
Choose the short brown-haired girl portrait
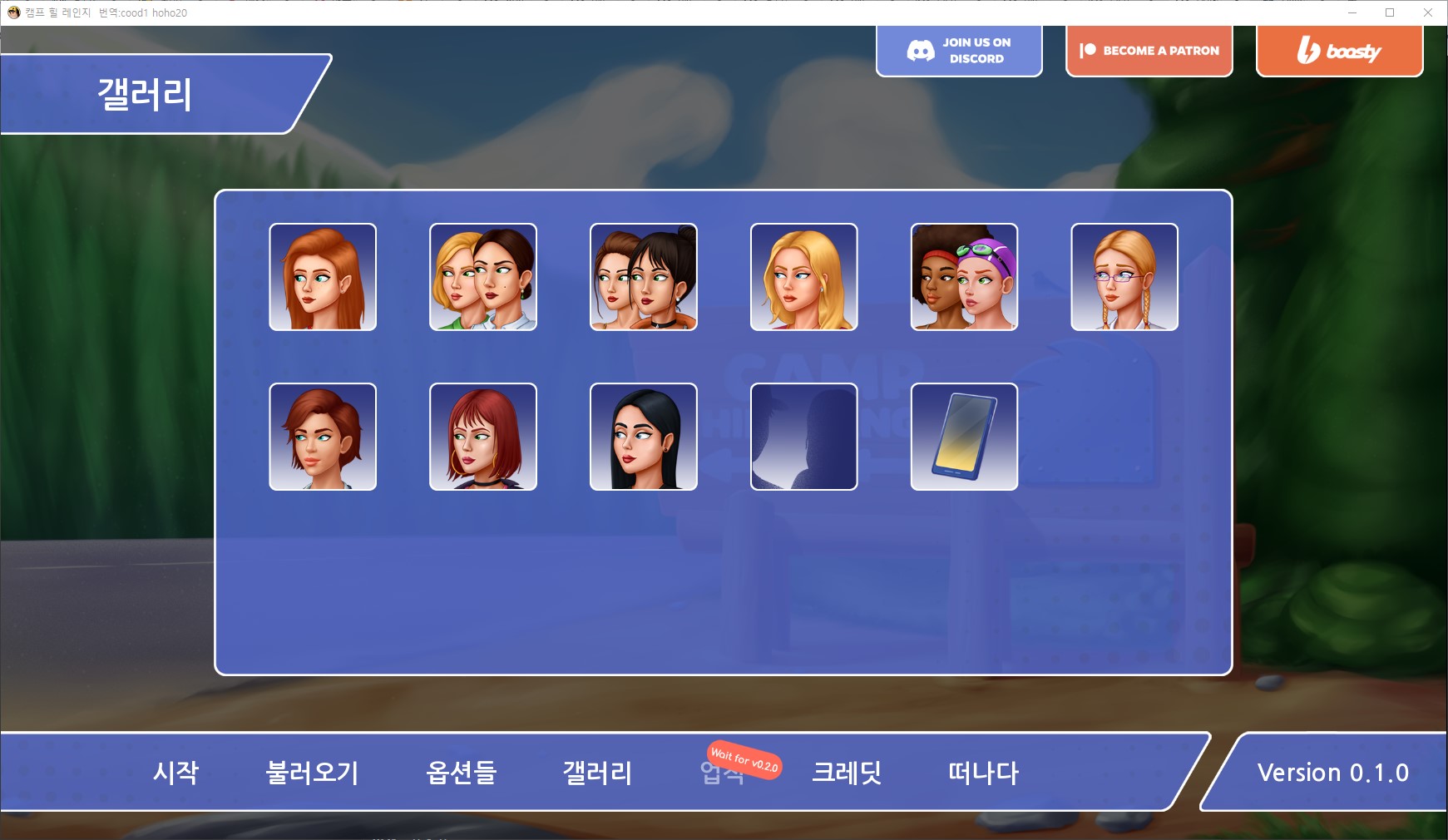[323, 437]
